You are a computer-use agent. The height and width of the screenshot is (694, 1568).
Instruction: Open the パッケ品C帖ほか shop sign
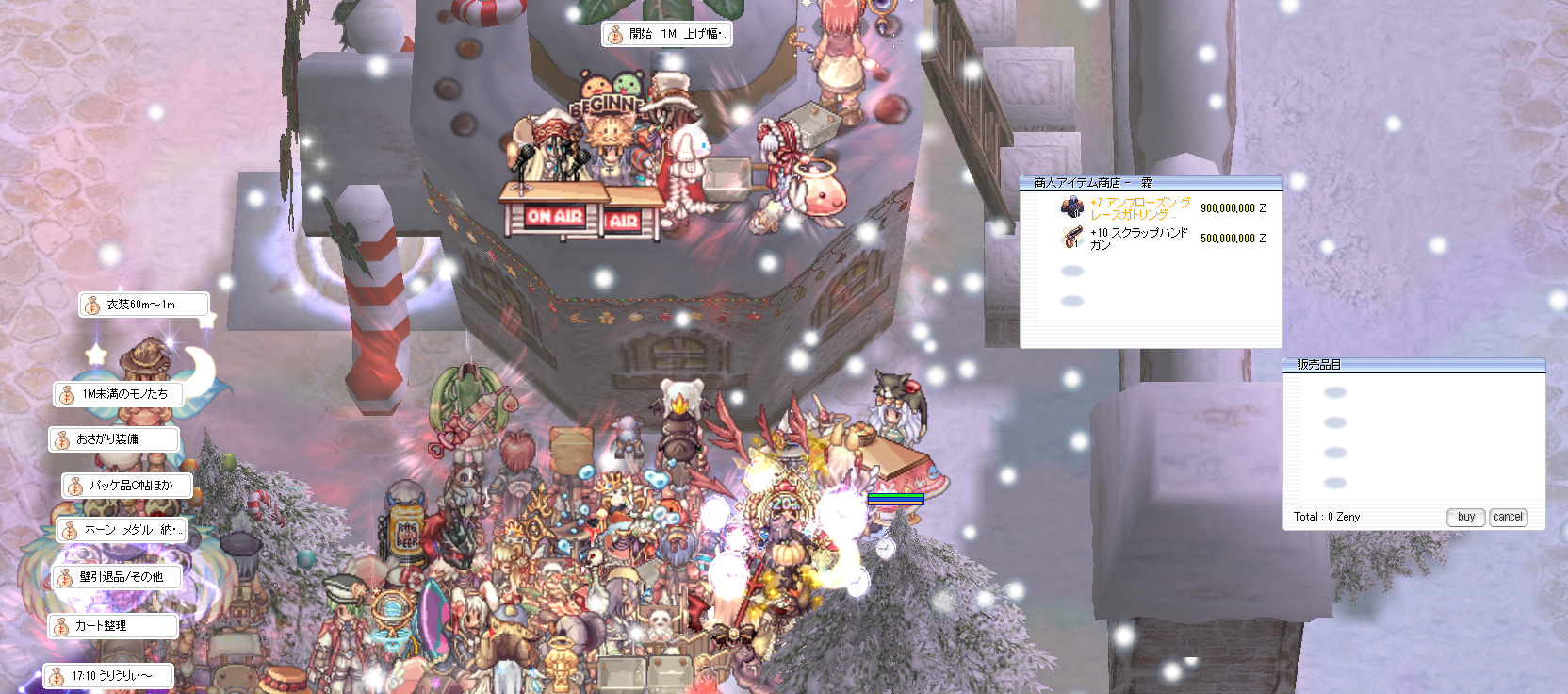click(x=128, y=486)
